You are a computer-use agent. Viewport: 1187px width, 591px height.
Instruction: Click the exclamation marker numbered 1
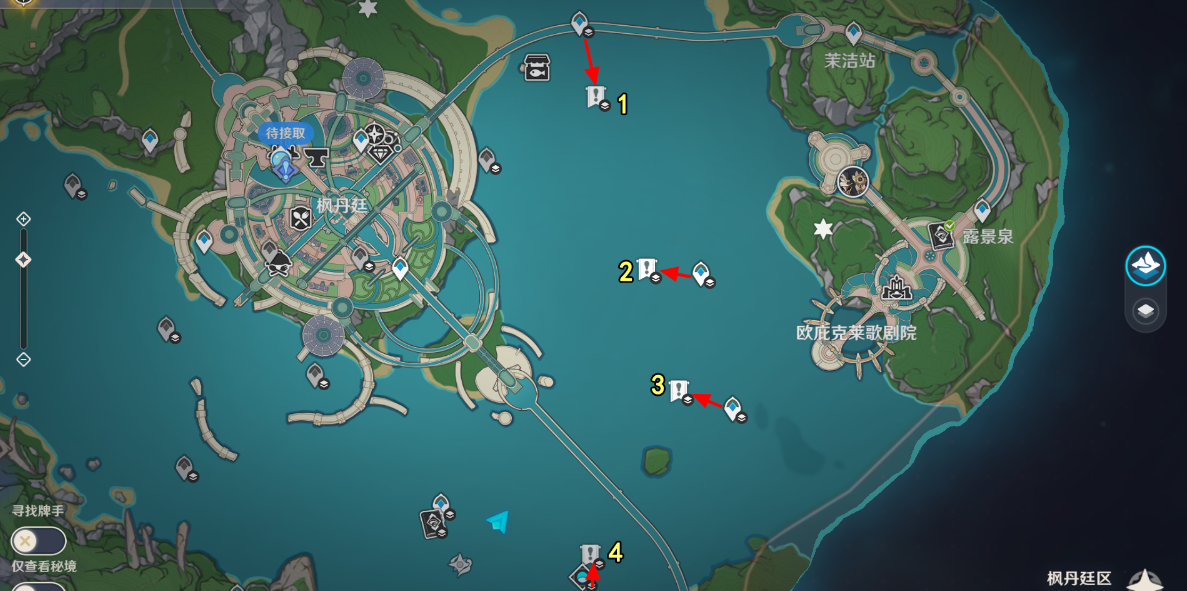pos(595,96)
